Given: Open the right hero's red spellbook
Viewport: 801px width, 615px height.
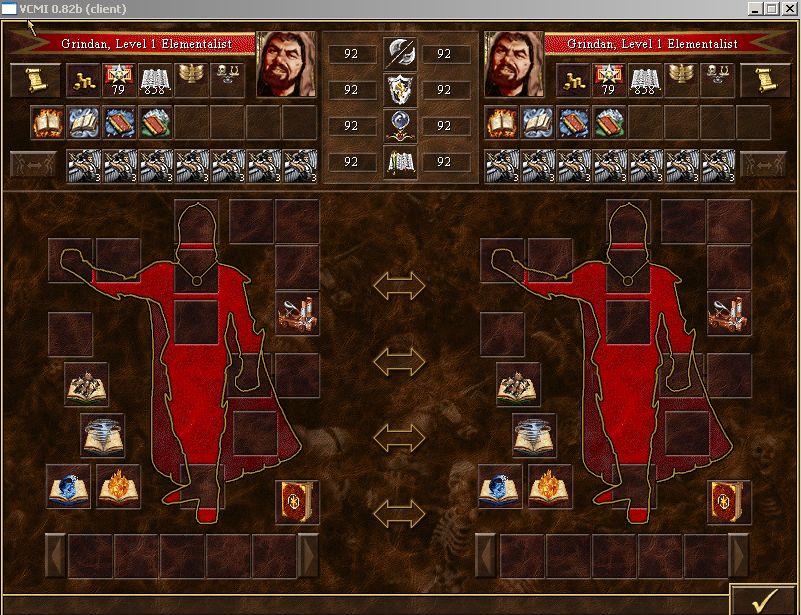Looking at the screenshot, I should 728,500.
